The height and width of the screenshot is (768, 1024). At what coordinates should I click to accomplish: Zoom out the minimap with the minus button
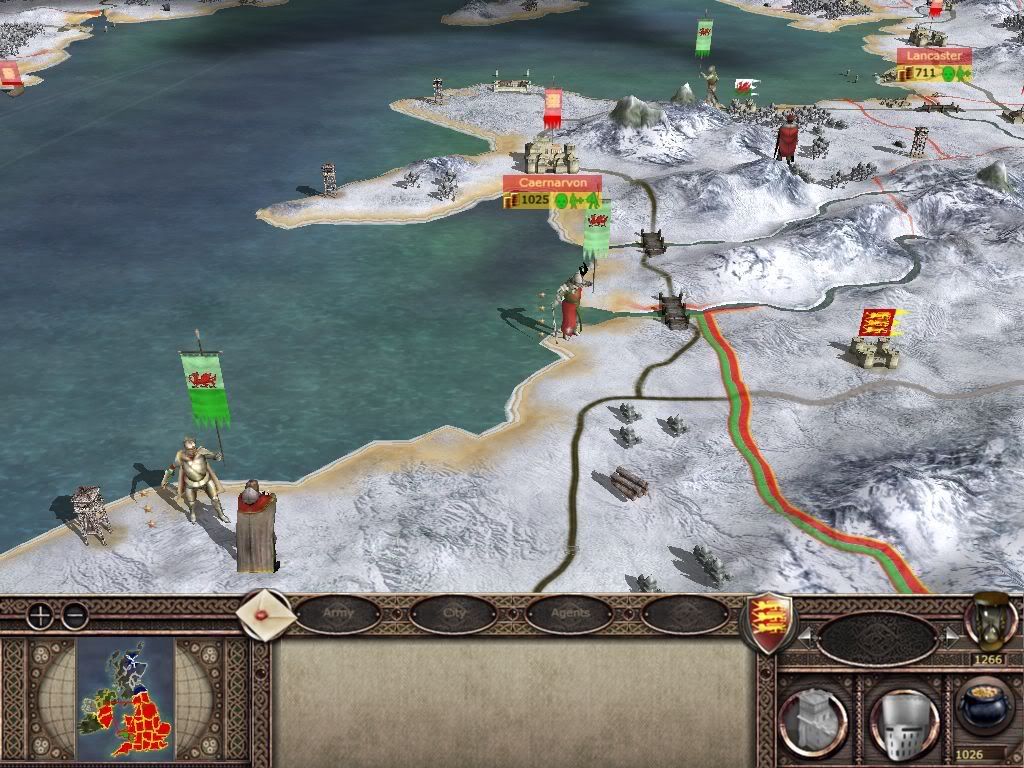pos(73,616)
